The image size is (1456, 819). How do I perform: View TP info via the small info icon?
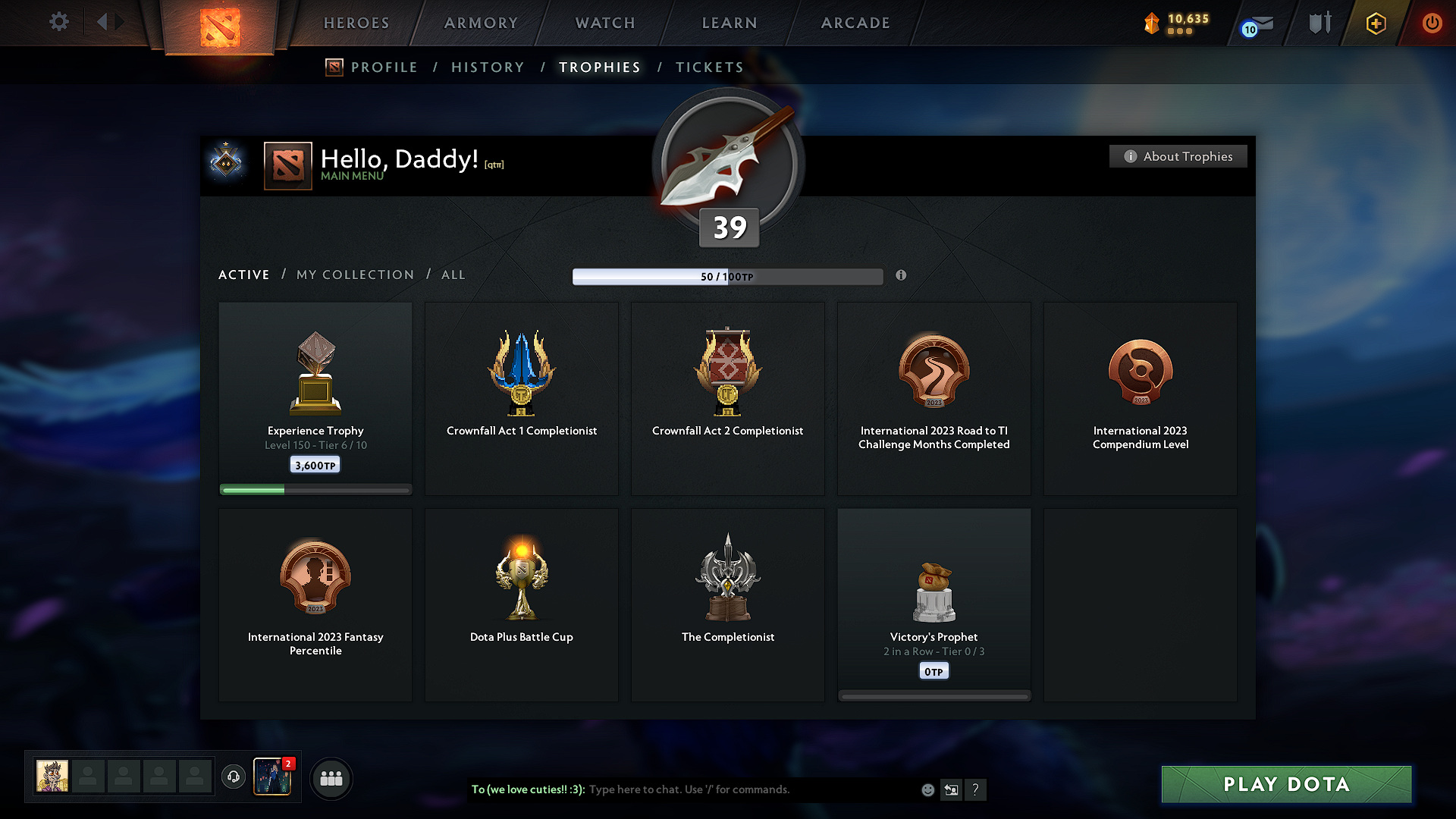pyautogui.click(x=902, y=276)
